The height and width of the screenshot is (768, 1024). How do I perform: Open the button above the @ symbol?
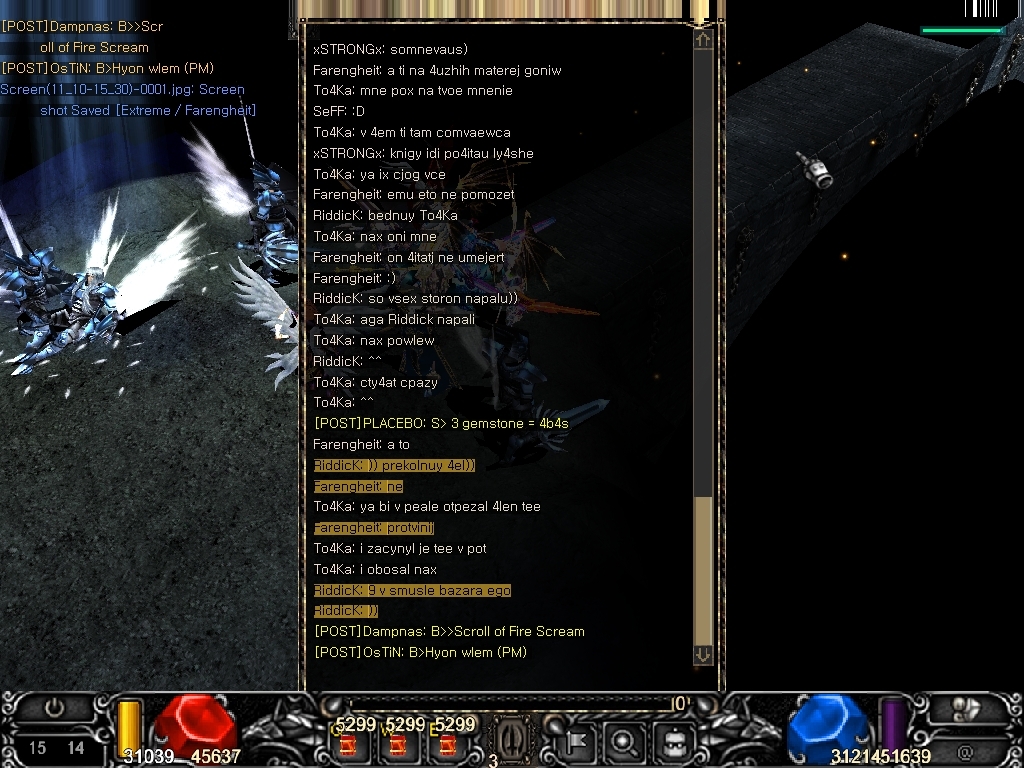(964, 710)
